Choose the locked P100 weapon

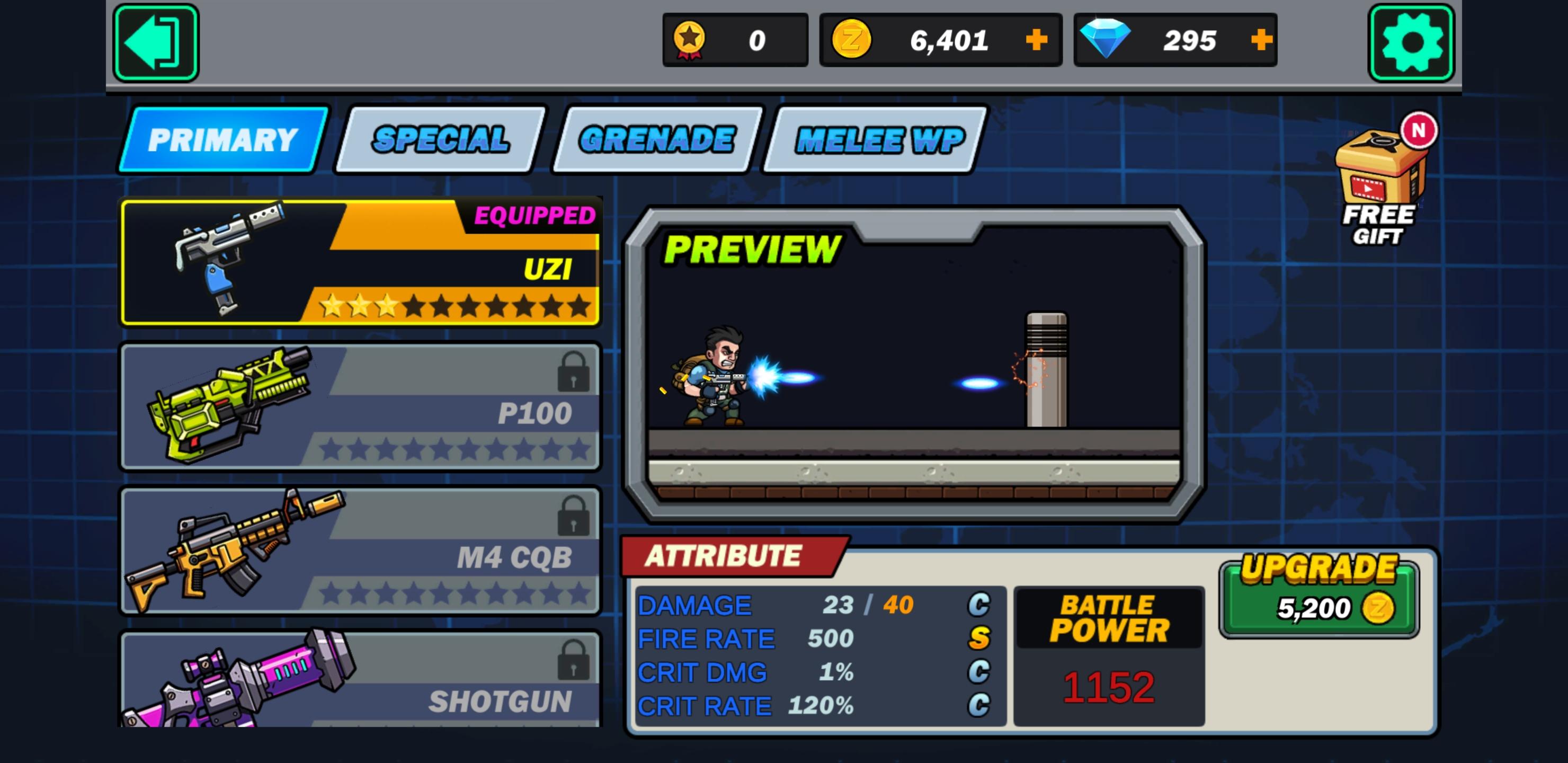click(x=360, y=406)
